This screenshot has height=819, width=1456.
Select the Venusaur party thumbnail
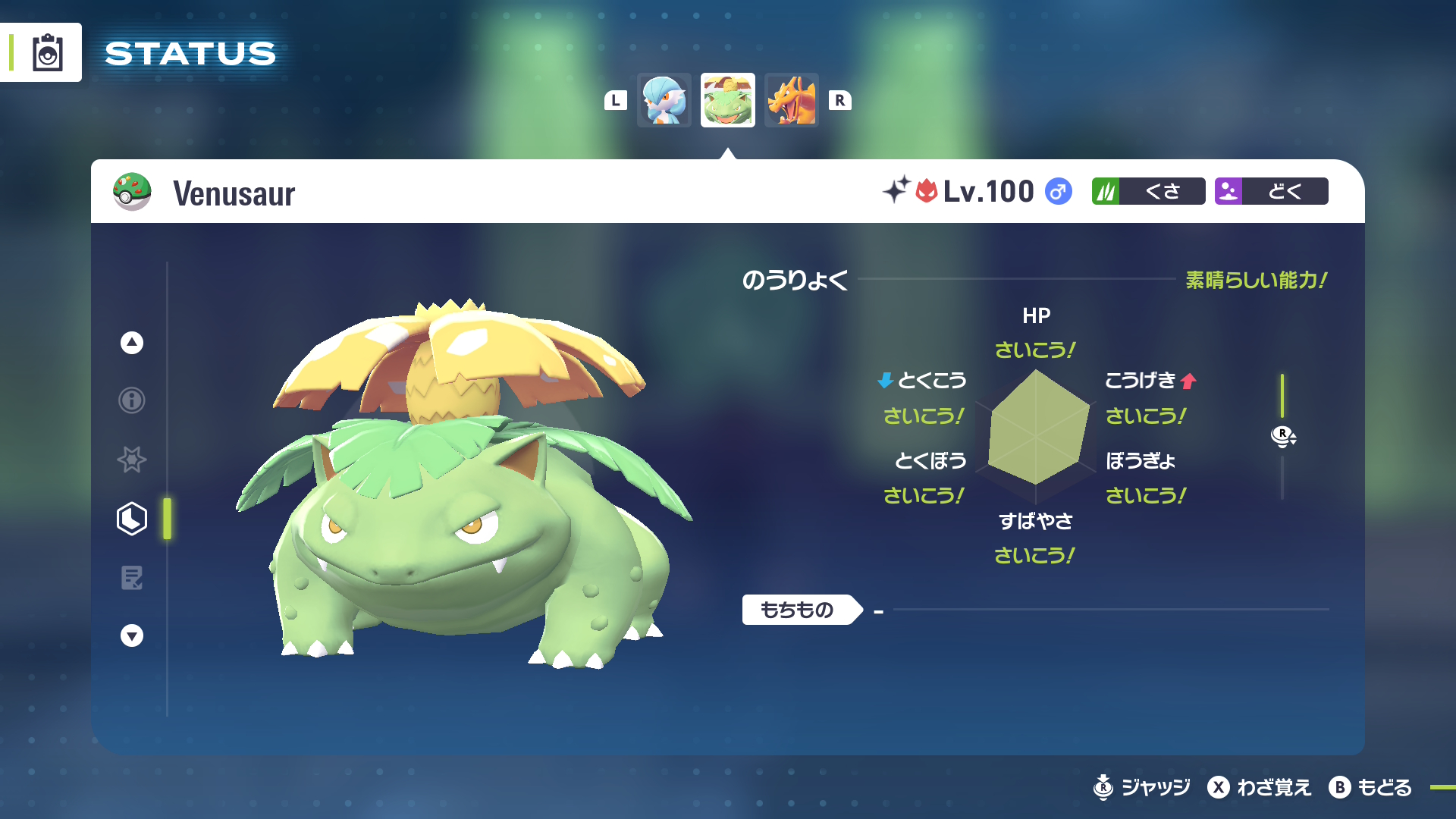[727, 100]
